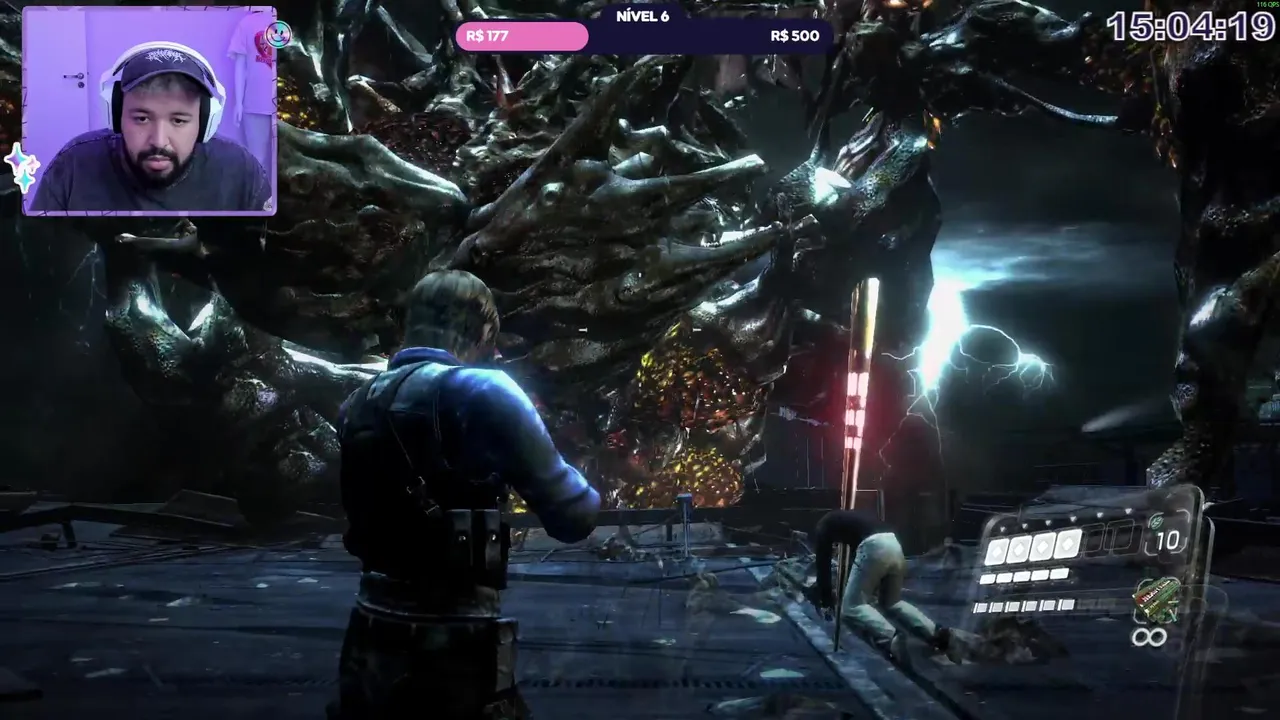Click the streamer webcam overlay
Image resolution: width=1280 pixels, height=720 pixels.
pos(150,110)
